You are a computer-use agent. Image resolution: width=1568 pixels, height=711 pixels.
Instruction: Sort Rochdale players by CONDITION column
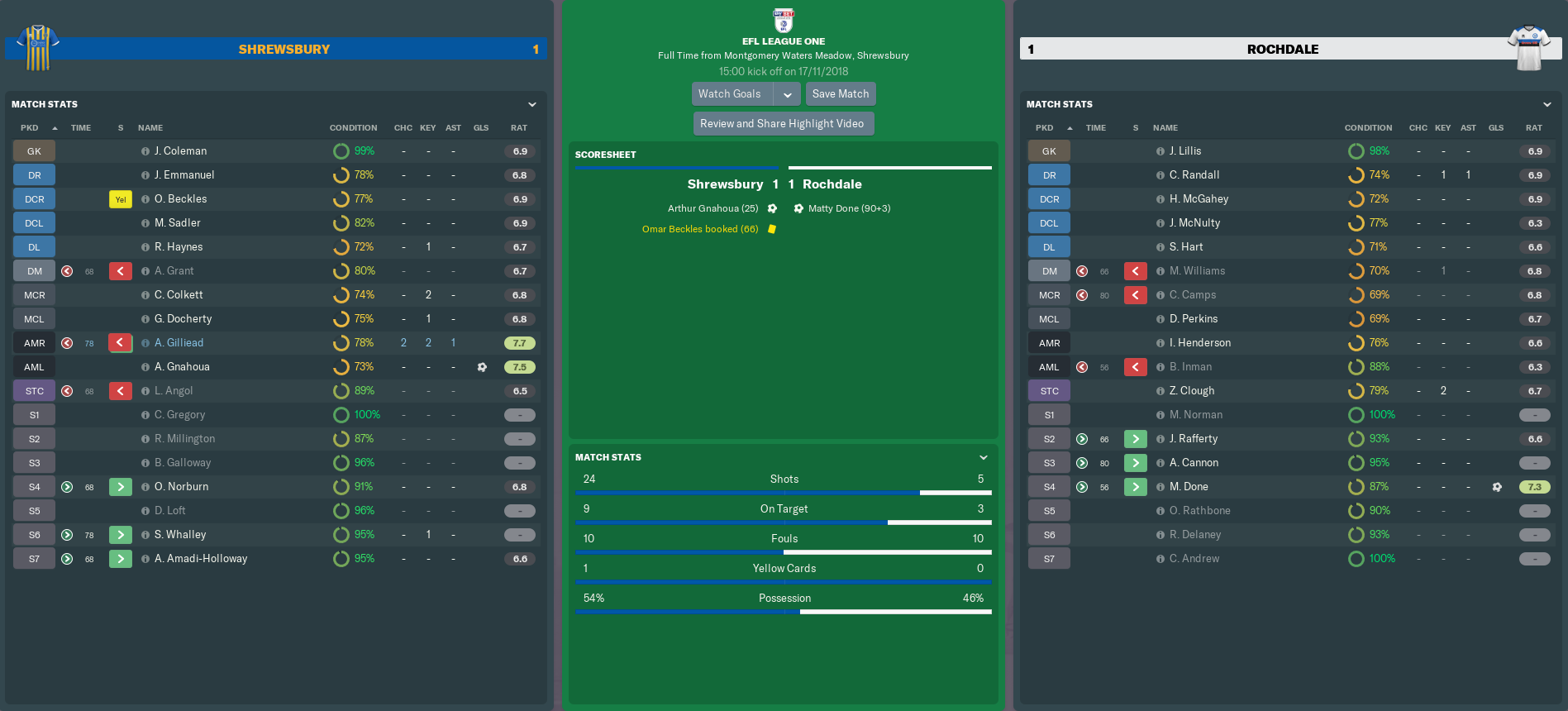click(1368, 128)
